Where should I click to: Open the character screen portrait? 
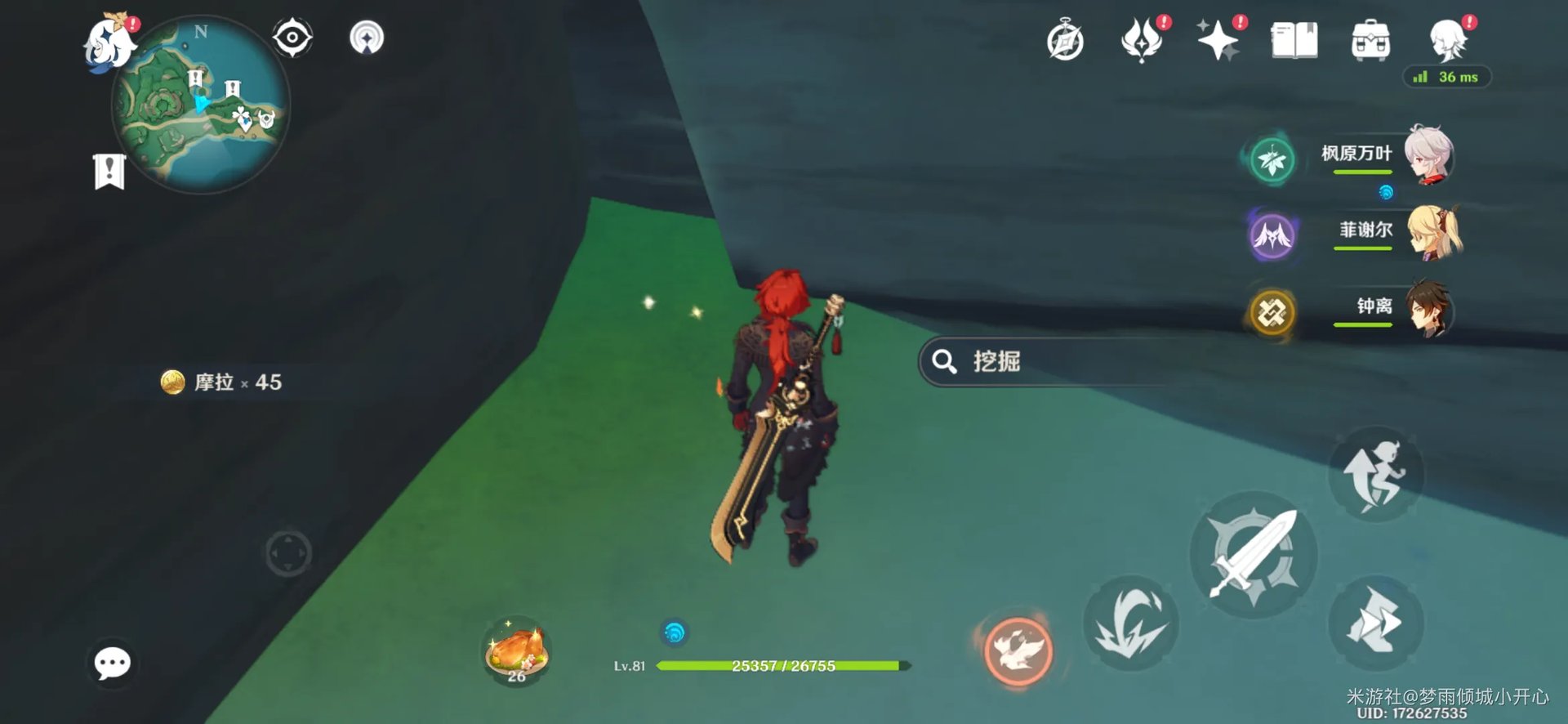pyautogui.click(x=1446, y=39)
